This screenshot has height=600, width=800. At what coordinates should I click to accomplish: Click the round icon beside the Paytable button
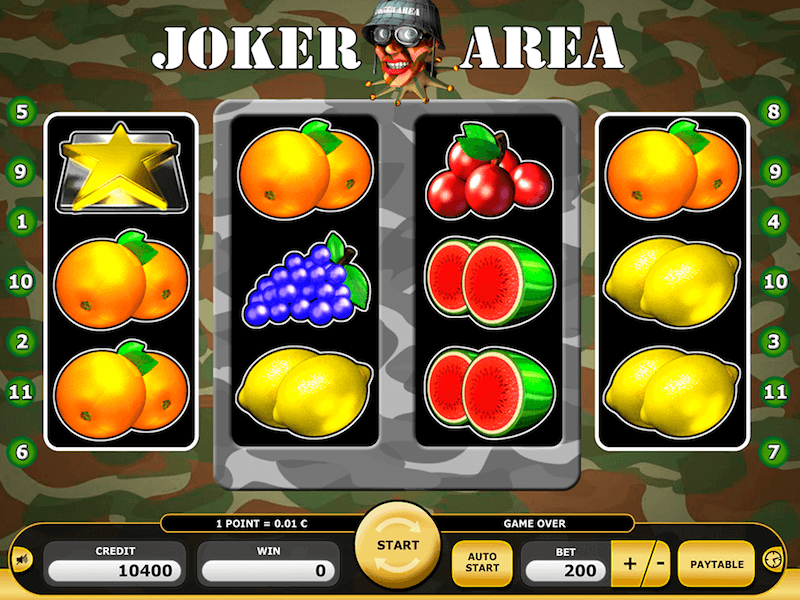pyautogui.click(x=771, y=559)
